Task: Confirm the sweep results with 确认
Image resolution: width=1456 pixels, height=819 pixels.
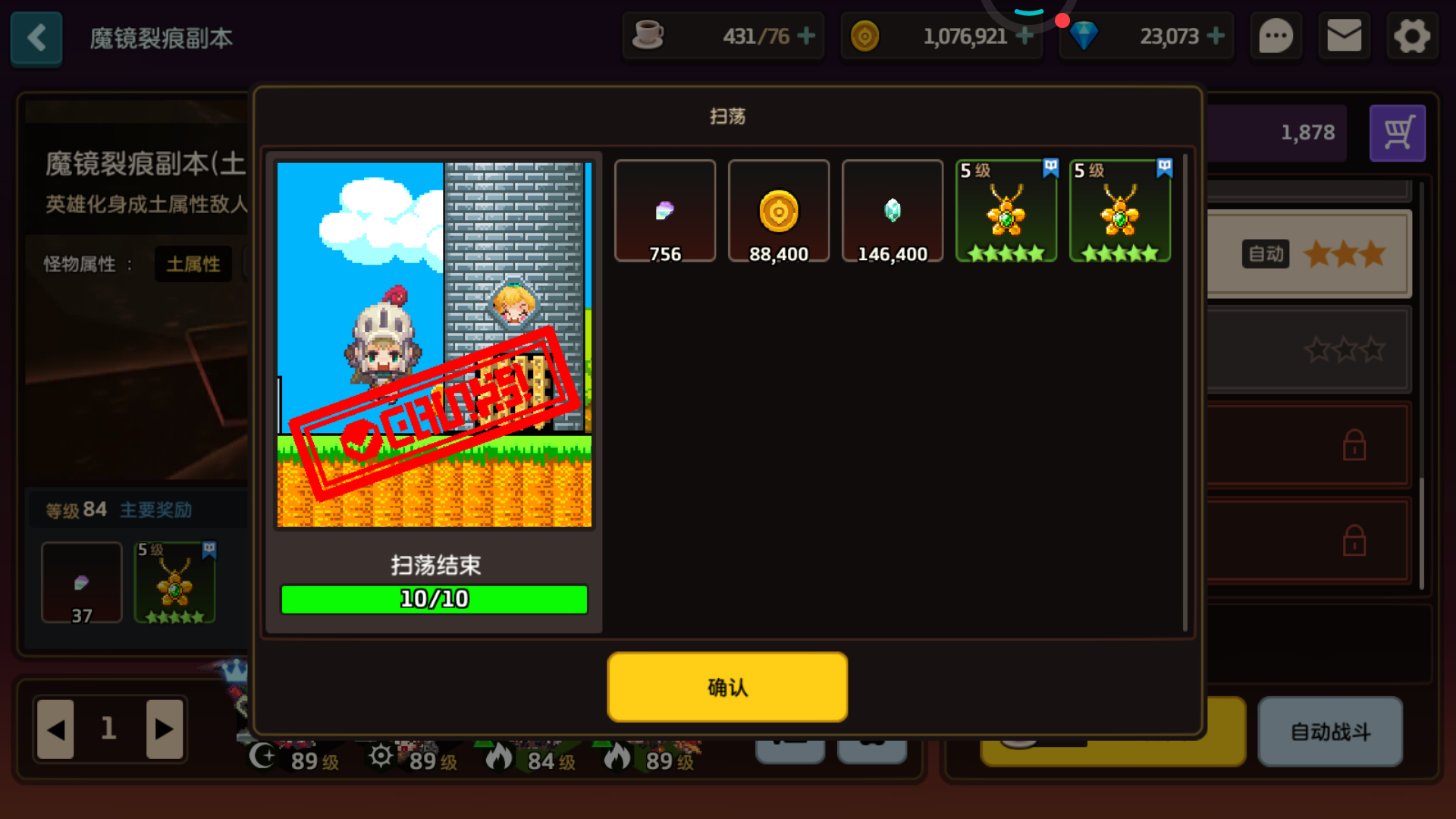Action: tap(726, 686)
